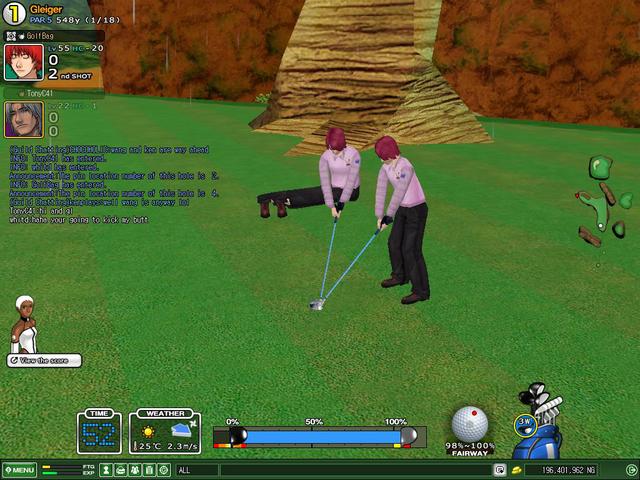This screenshot has height=480, width=640.
Task: Select the 3W club icon
Action: click(x=525, y=423)
